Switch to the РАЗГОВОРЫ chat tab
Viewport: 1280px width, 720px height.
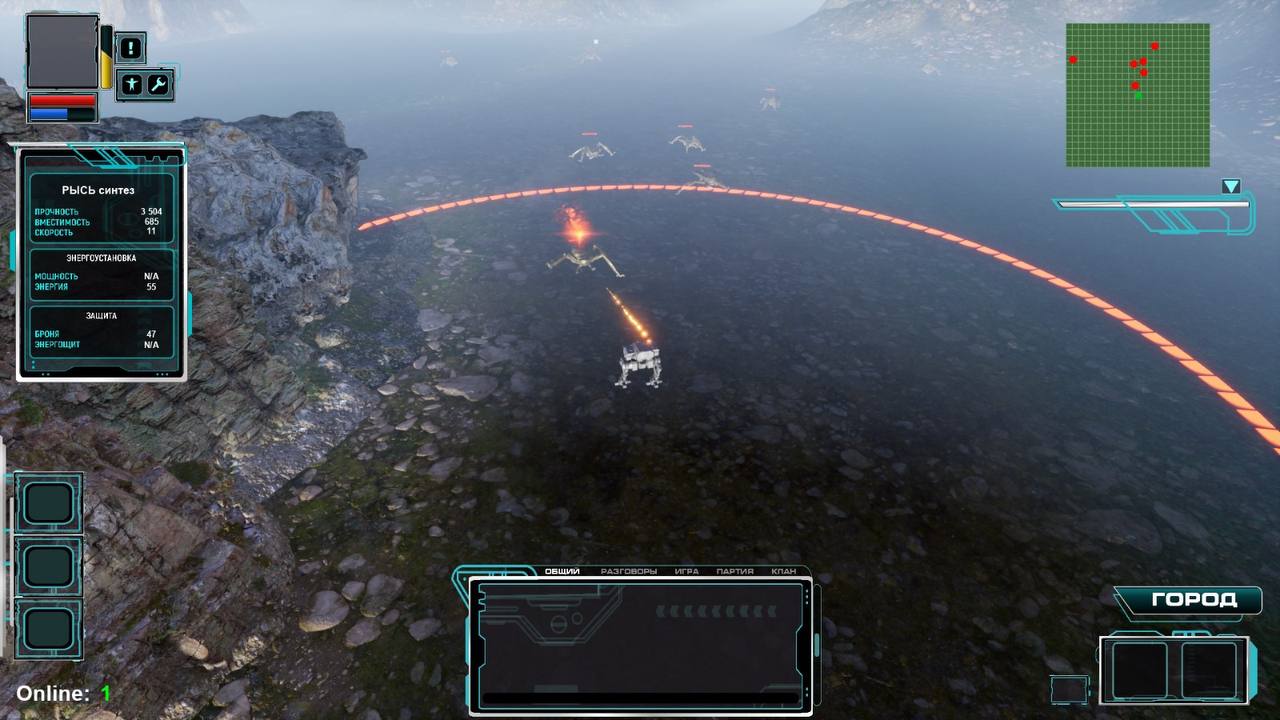629,572
